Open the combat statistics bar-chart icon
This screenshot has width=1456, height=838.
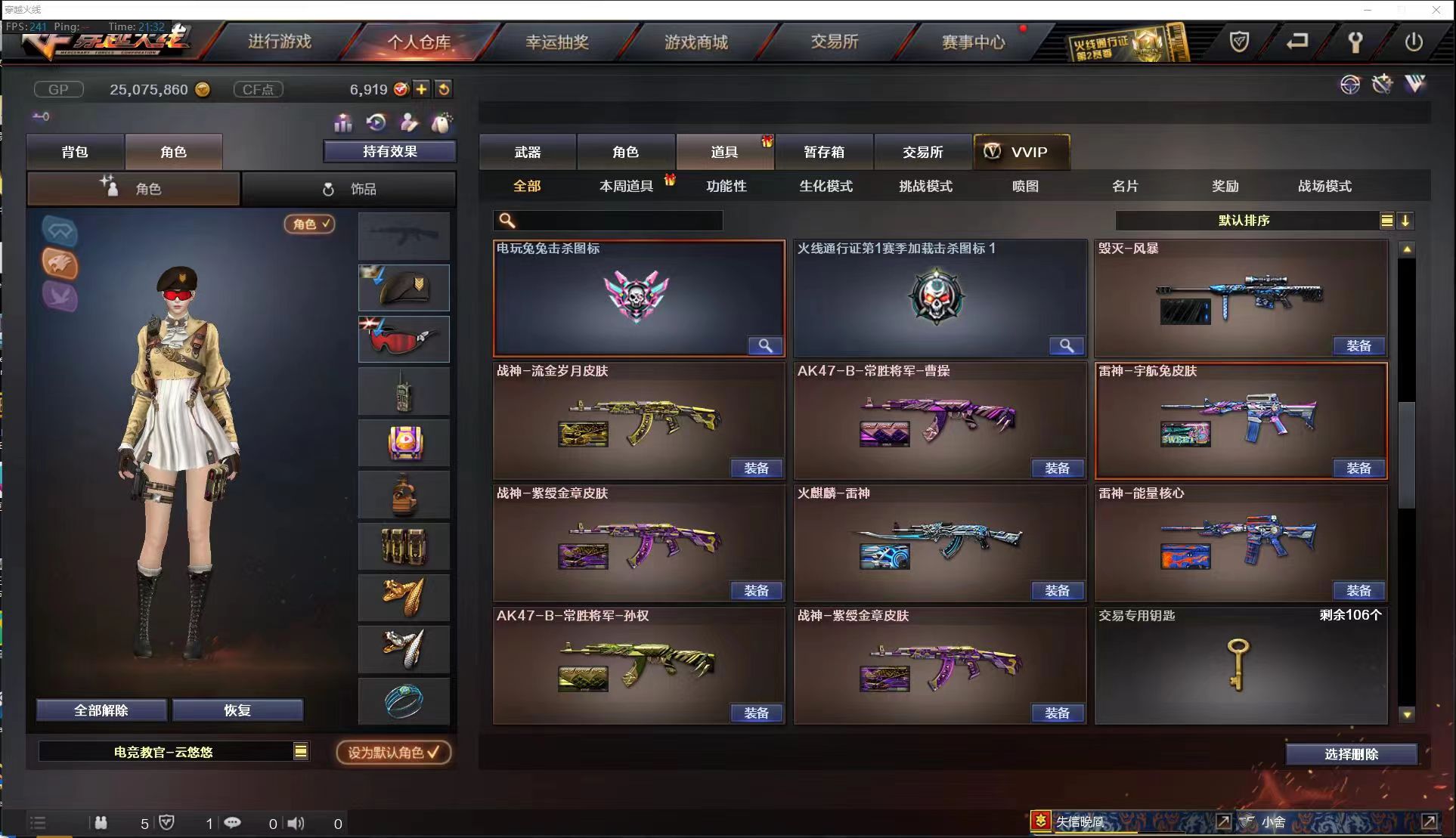342,122
